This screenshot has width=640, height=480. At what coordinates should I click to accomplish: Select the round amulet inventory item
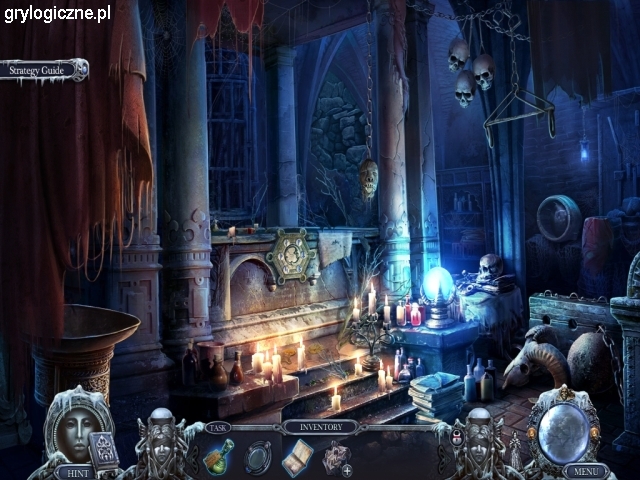259,456
